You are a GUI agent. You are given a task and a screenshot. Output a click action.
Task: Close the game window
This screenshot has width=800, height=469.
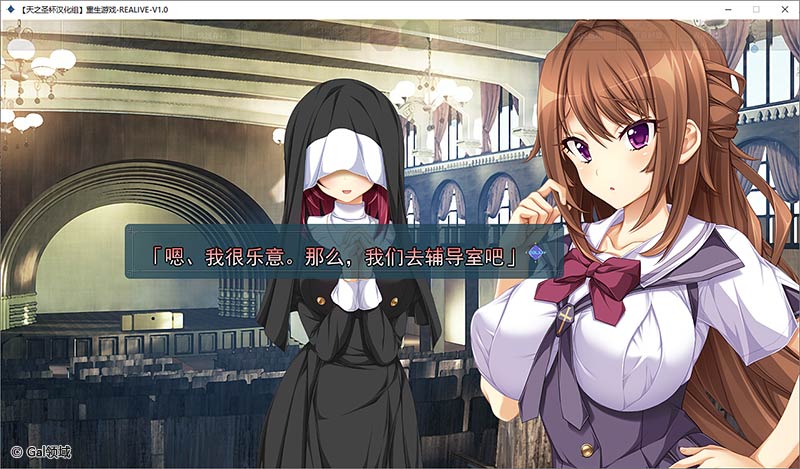pos(784,9)
